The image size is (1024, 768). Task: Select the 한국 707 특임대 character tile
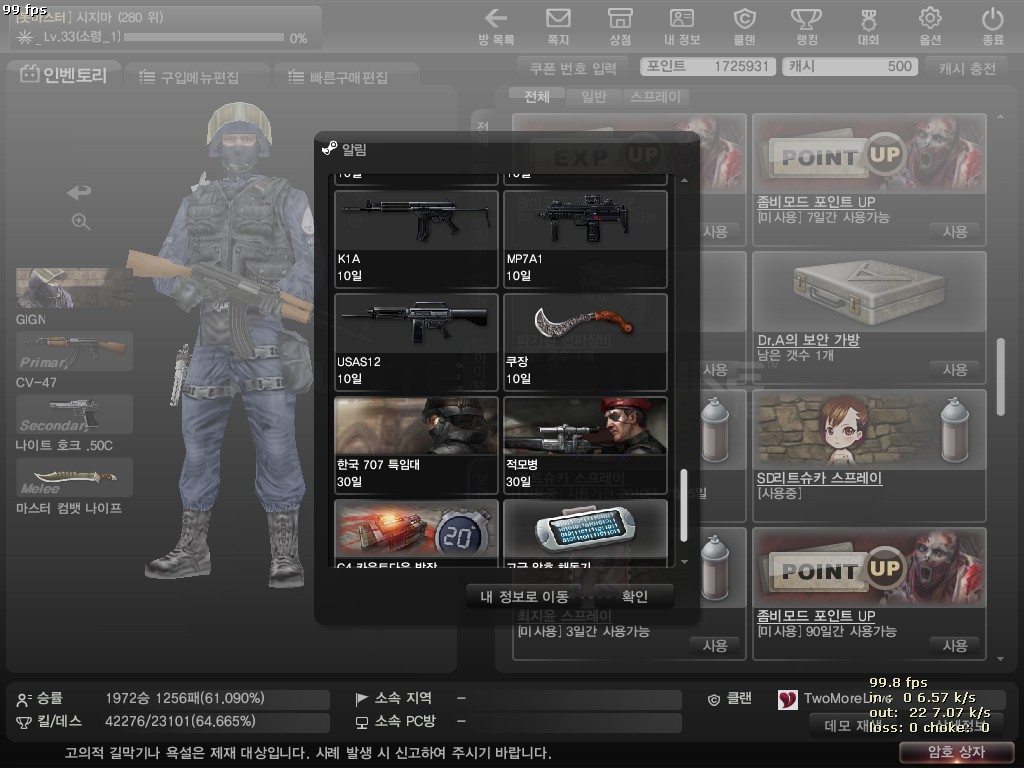point(416,444)
